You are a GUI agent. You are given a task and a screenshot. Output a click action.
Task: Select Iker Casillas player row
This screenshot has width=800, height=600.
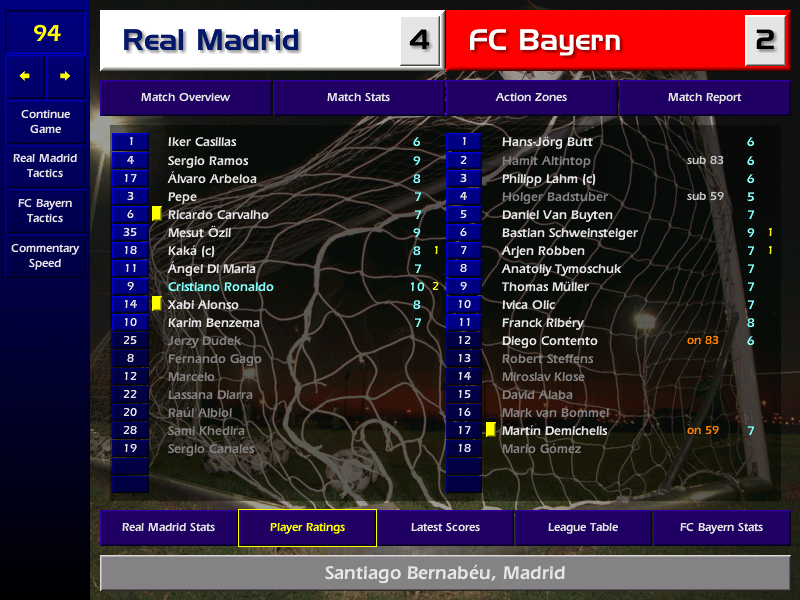pyautogui.click(x=202, y=142)
